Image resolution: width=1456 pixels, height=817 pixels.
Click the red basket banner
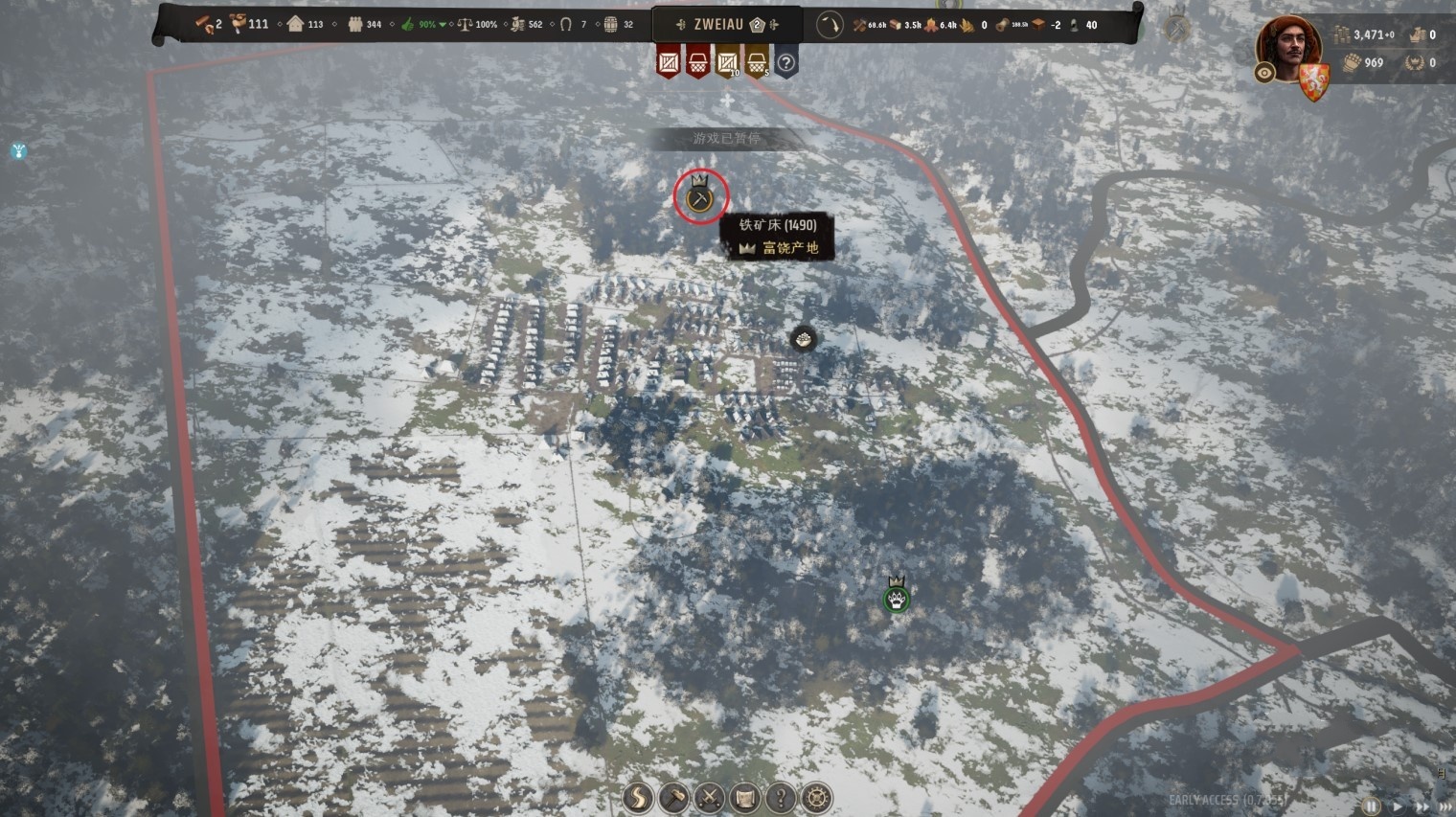point(698,63)
